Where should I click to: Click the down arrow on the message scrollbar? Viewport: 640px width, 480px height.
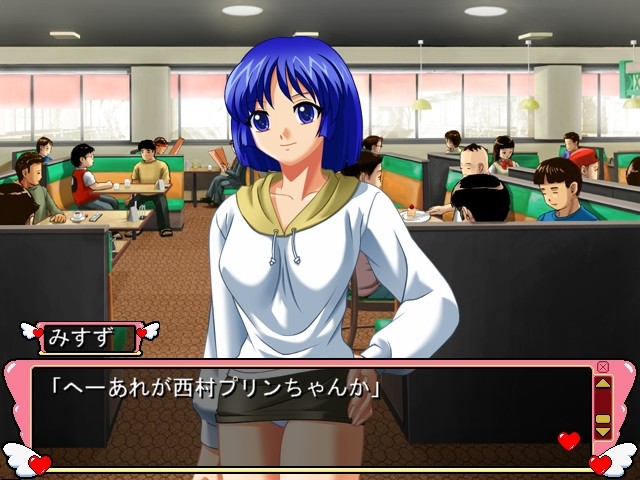point(602,432)
